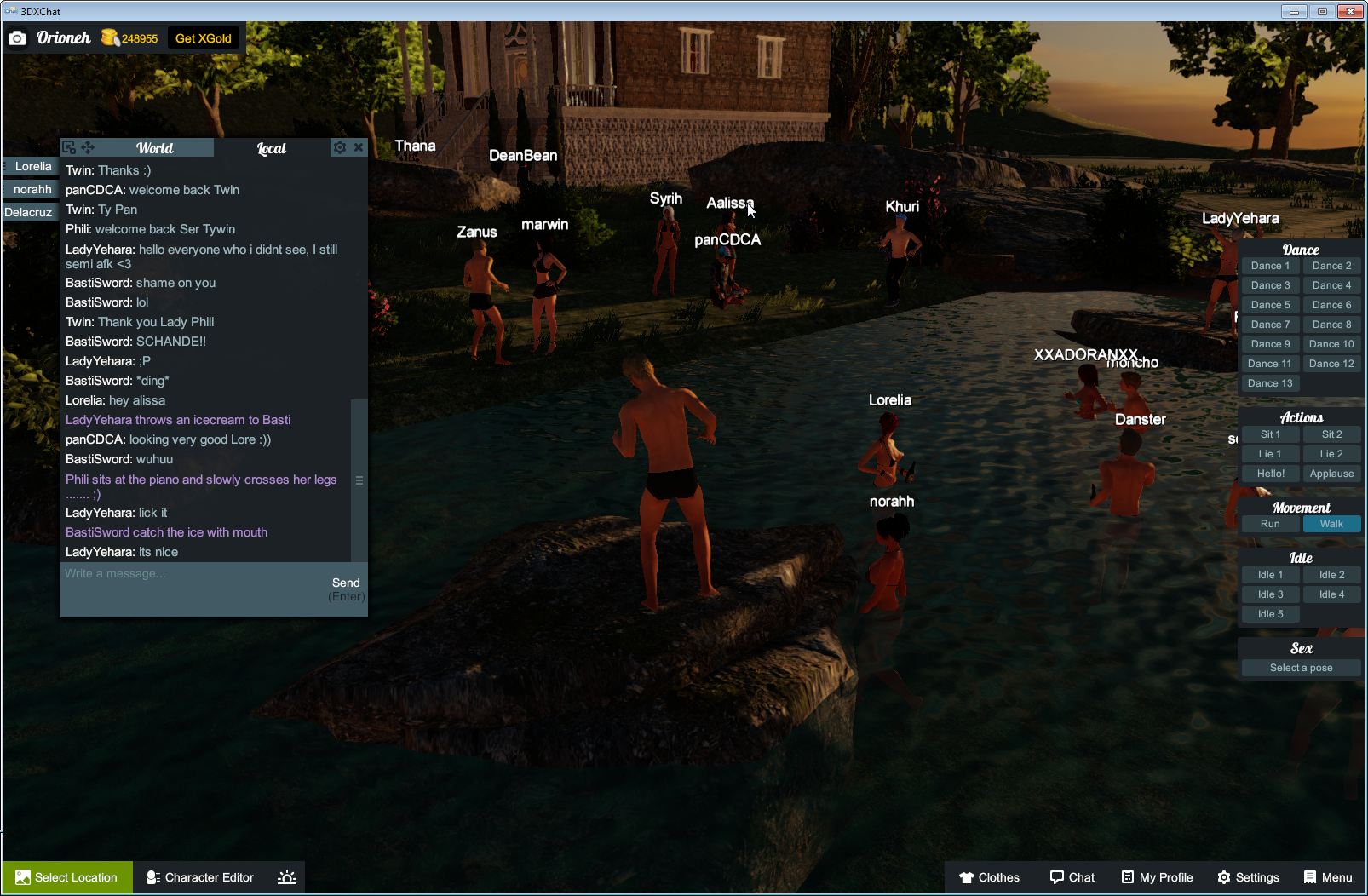Choose the Dance 13 animation
Viewport: 1368px width, 896px height.
pos(1270,383)
